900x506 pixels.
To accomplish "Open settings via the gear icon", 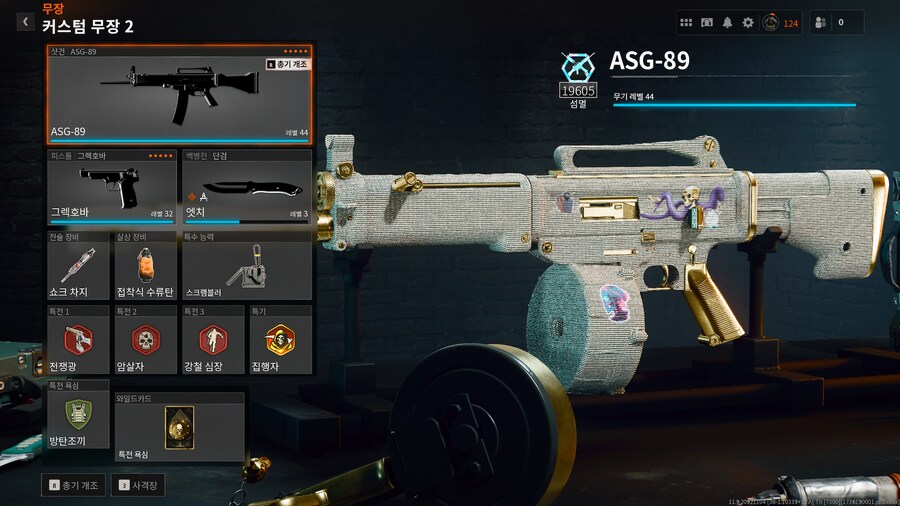I will click(x=748, y=22).
